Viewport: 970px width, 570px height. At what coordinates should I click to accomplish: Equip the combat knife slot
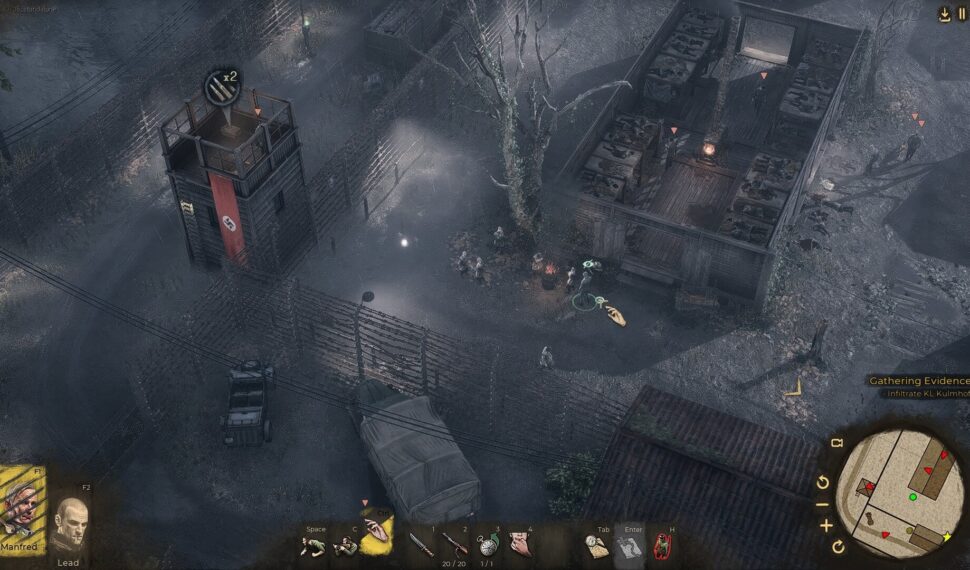[422, 545]
